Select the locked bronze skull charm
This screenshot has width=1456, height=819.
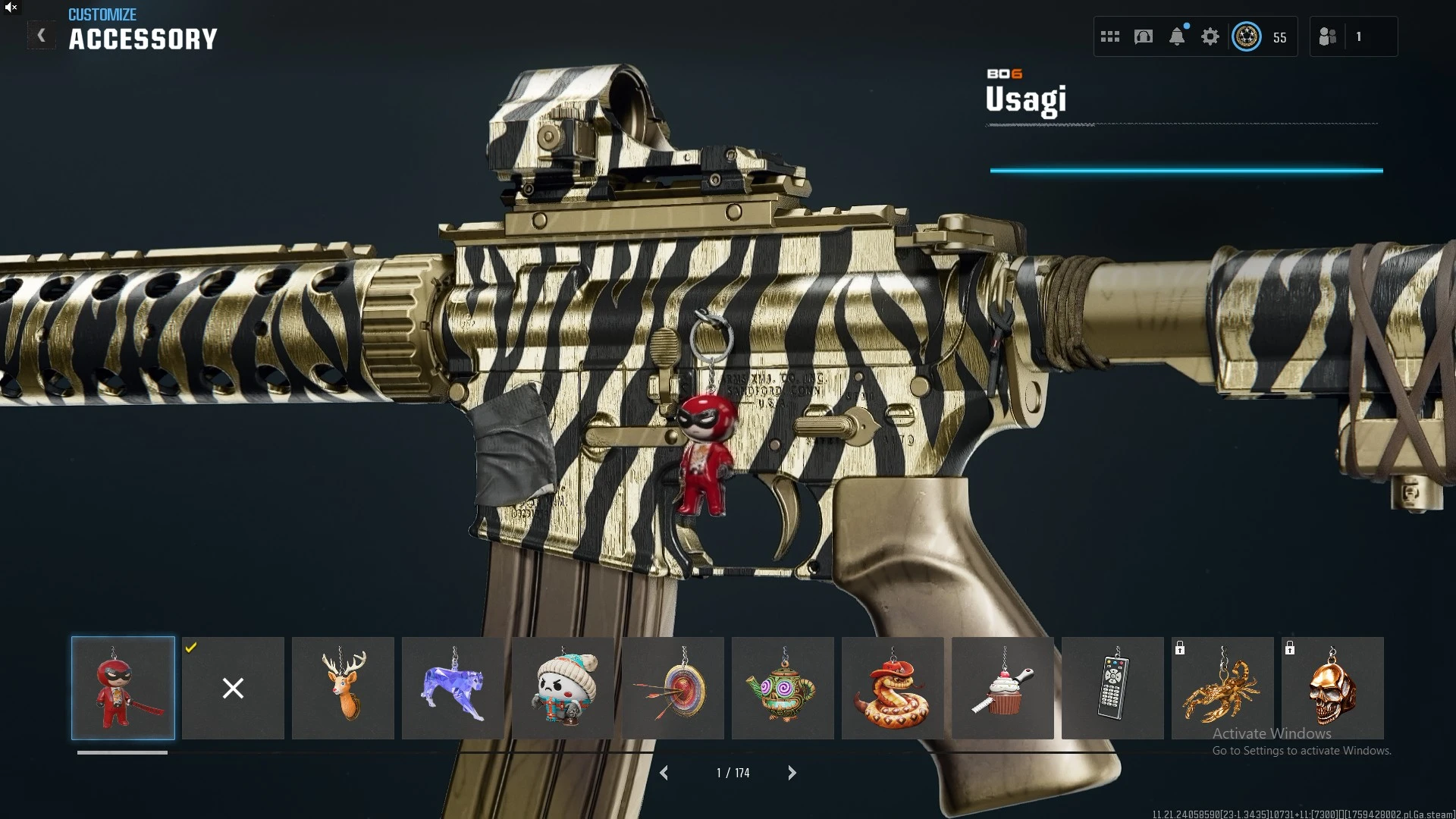tap(1332, 688)
